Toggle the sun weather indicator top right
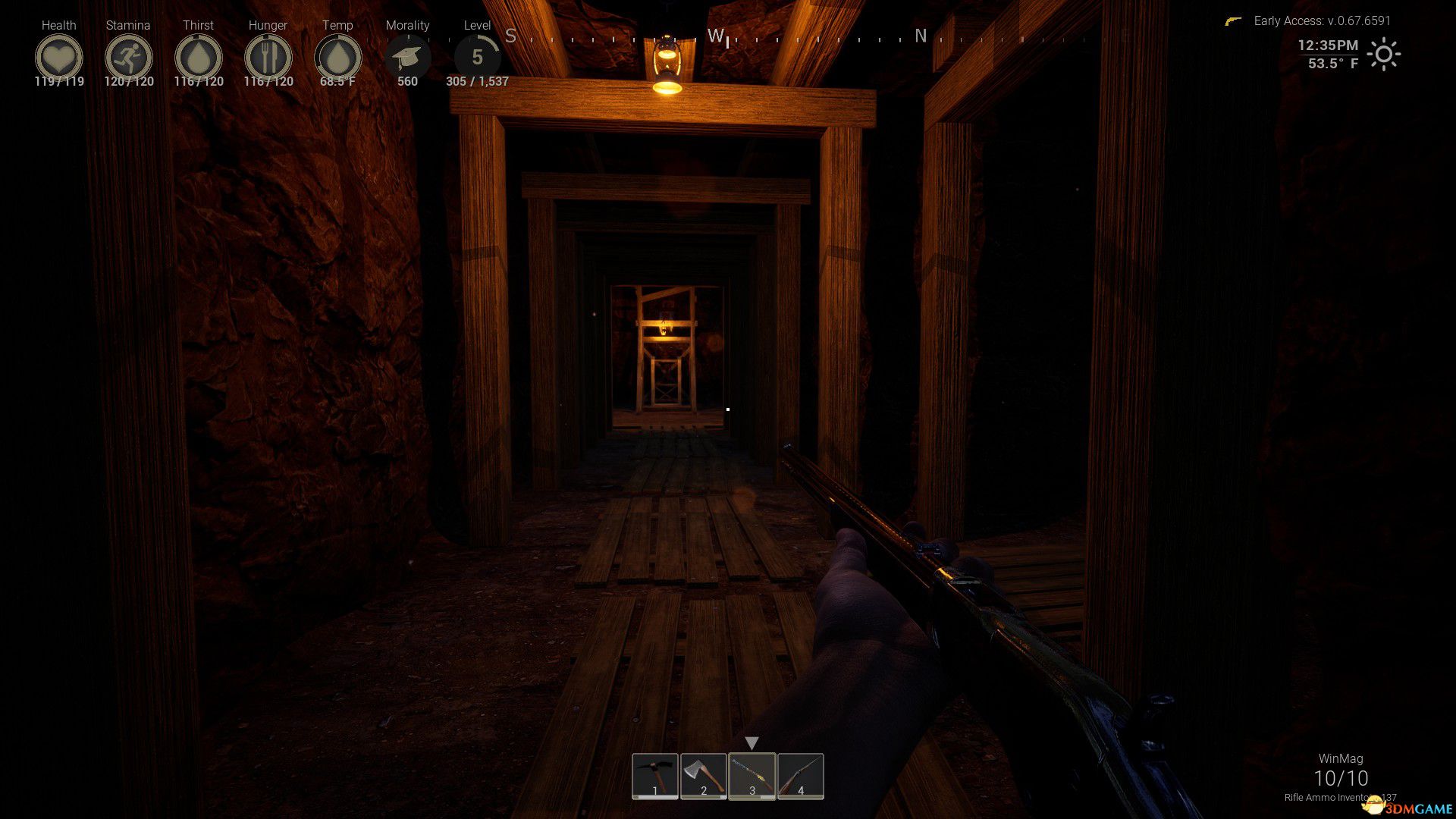This screenshot has width=1456, height=819. 1383,55
